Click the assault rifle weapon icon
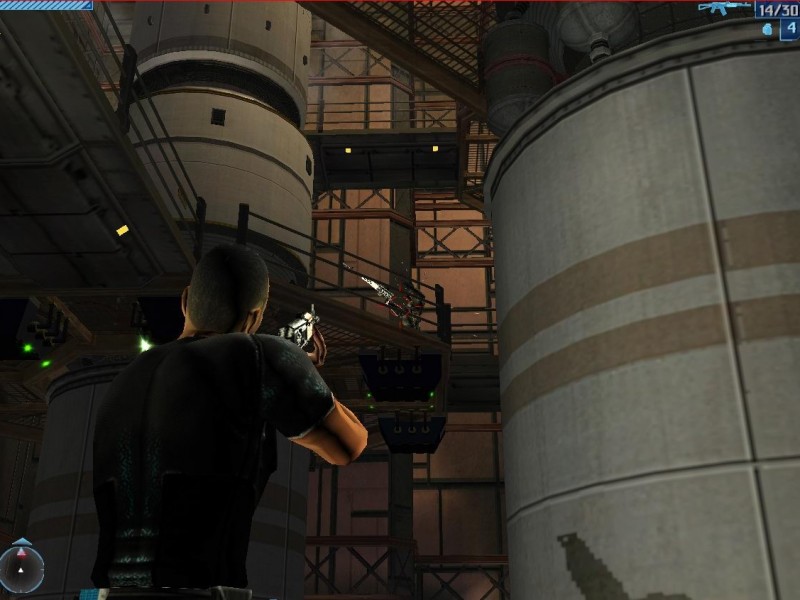The width and height of the screenshot is (800, 600). 724,9
